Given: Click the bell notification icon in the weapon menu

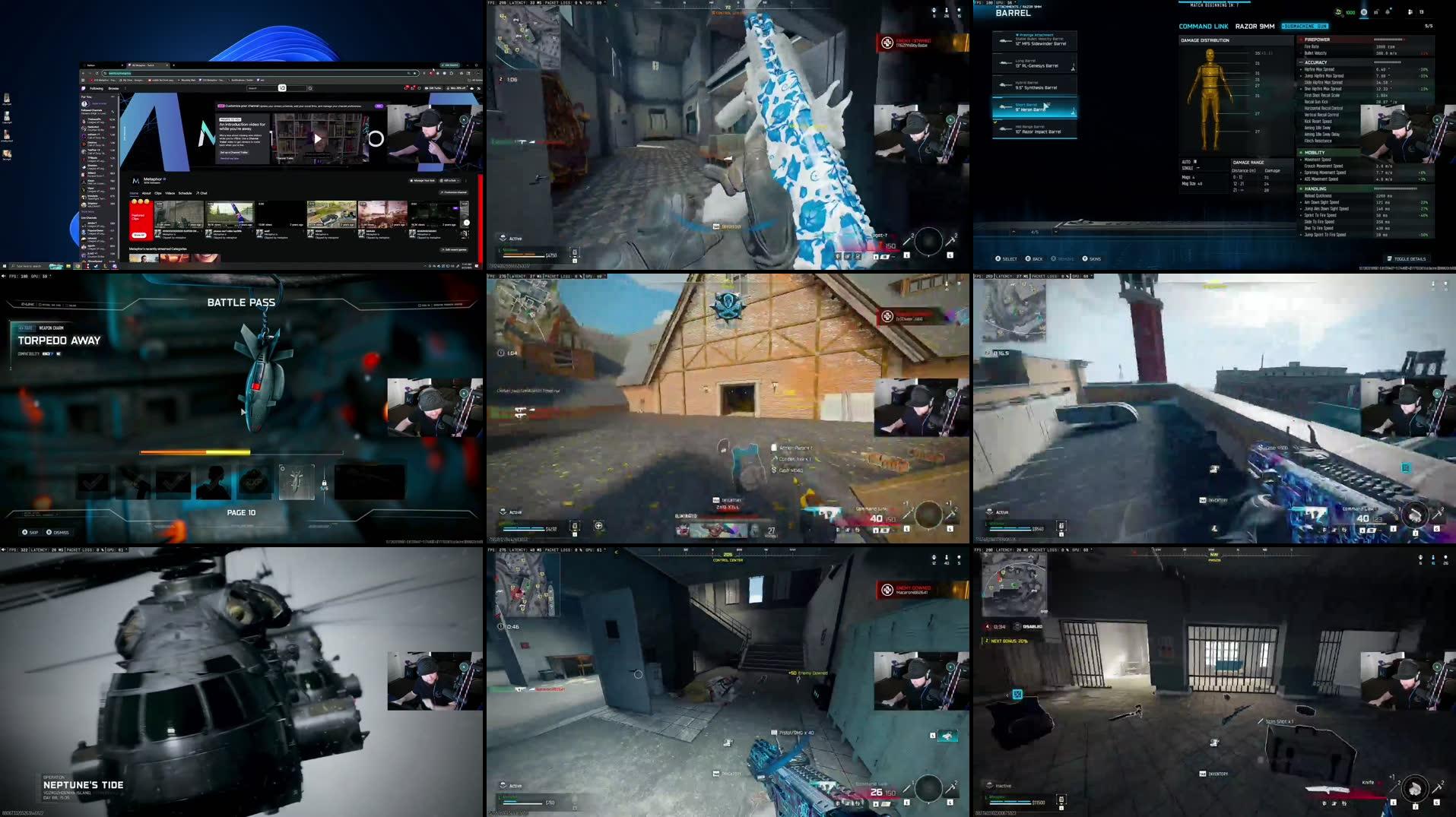Looking at the screenshot, I should click(x=1387, y=11).
